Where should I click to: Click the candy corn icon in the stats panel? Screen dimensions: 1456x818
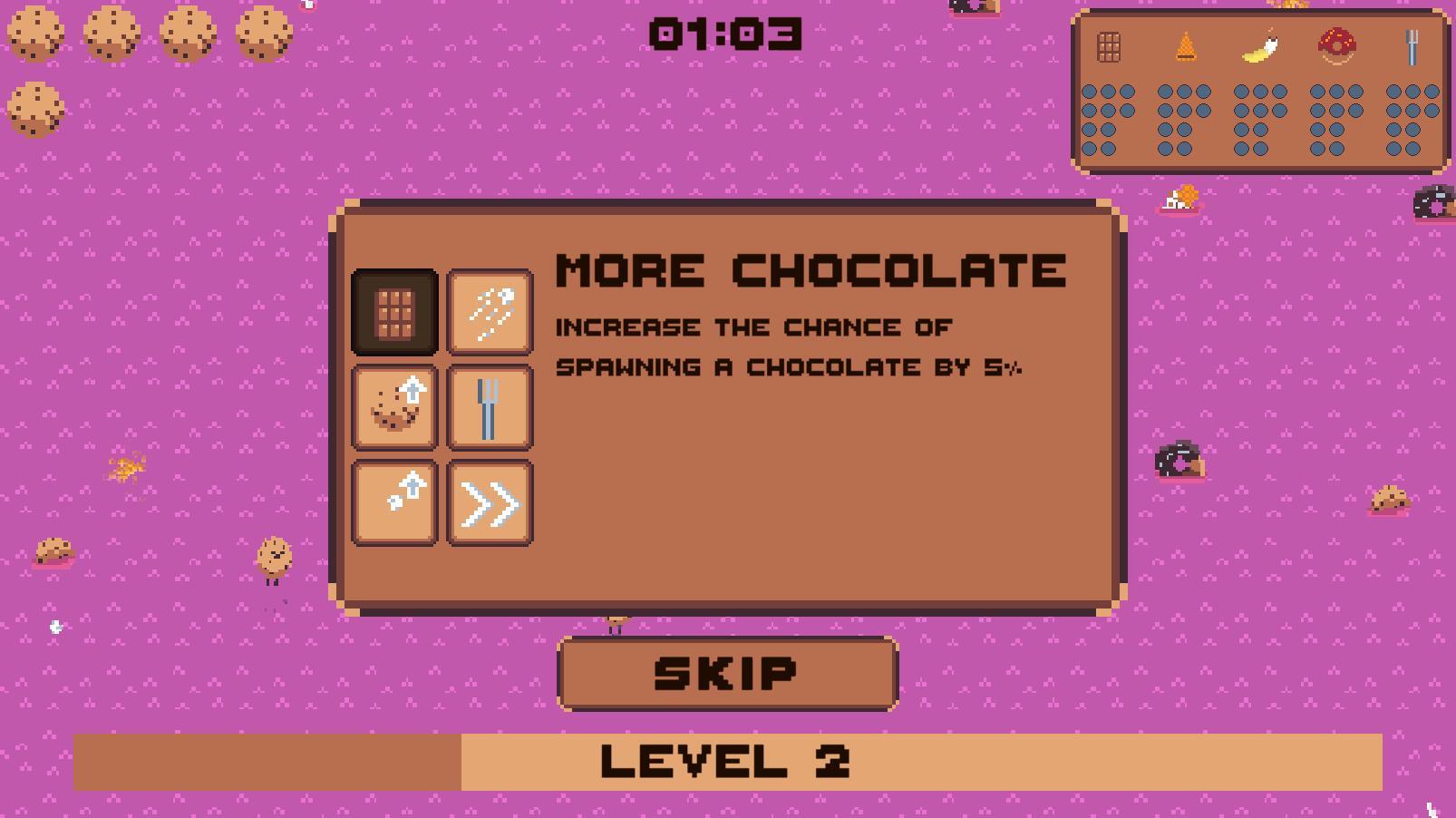[1185, 48]
